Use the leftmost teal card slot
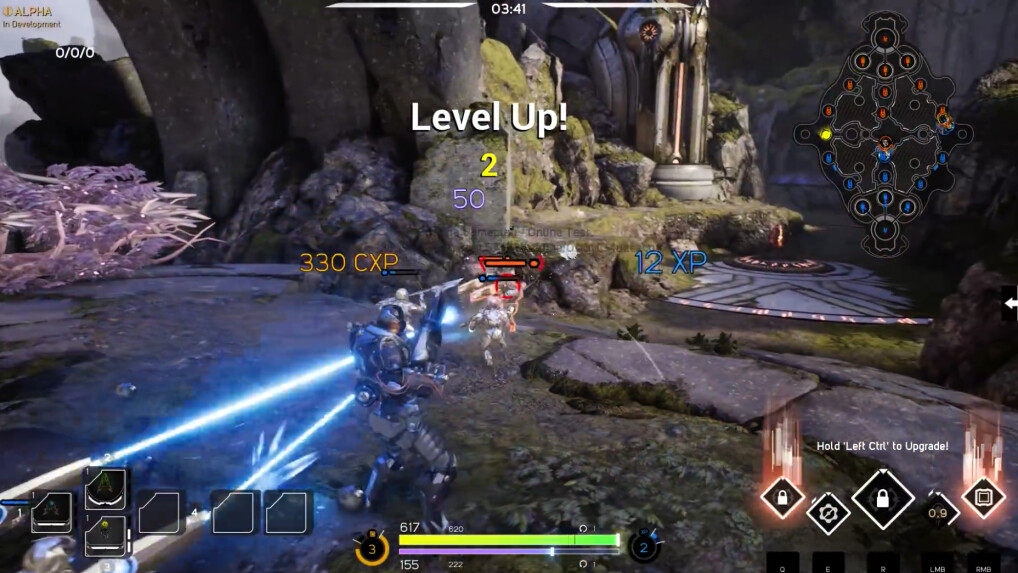Viewport: 1018px width, 573px height. (x=52, y=512)
